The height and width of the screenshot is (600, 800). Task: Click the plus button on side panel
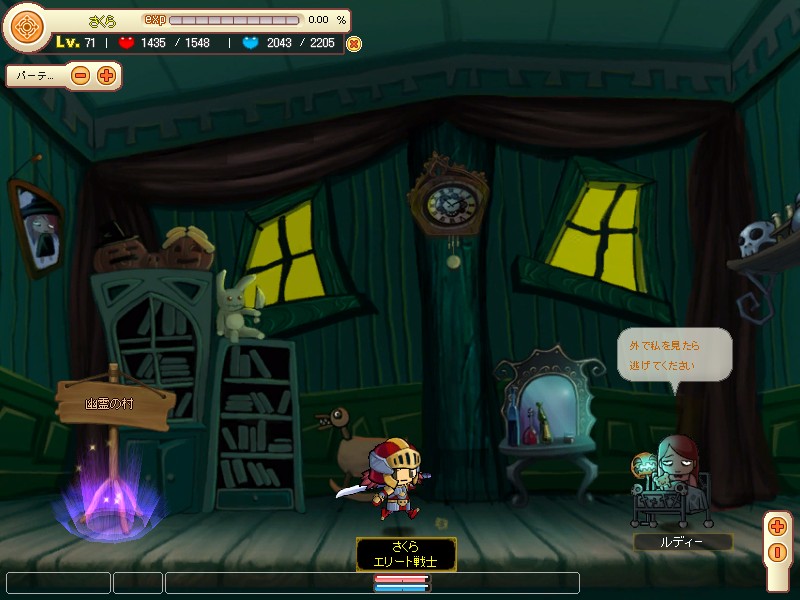click(778, 527)
